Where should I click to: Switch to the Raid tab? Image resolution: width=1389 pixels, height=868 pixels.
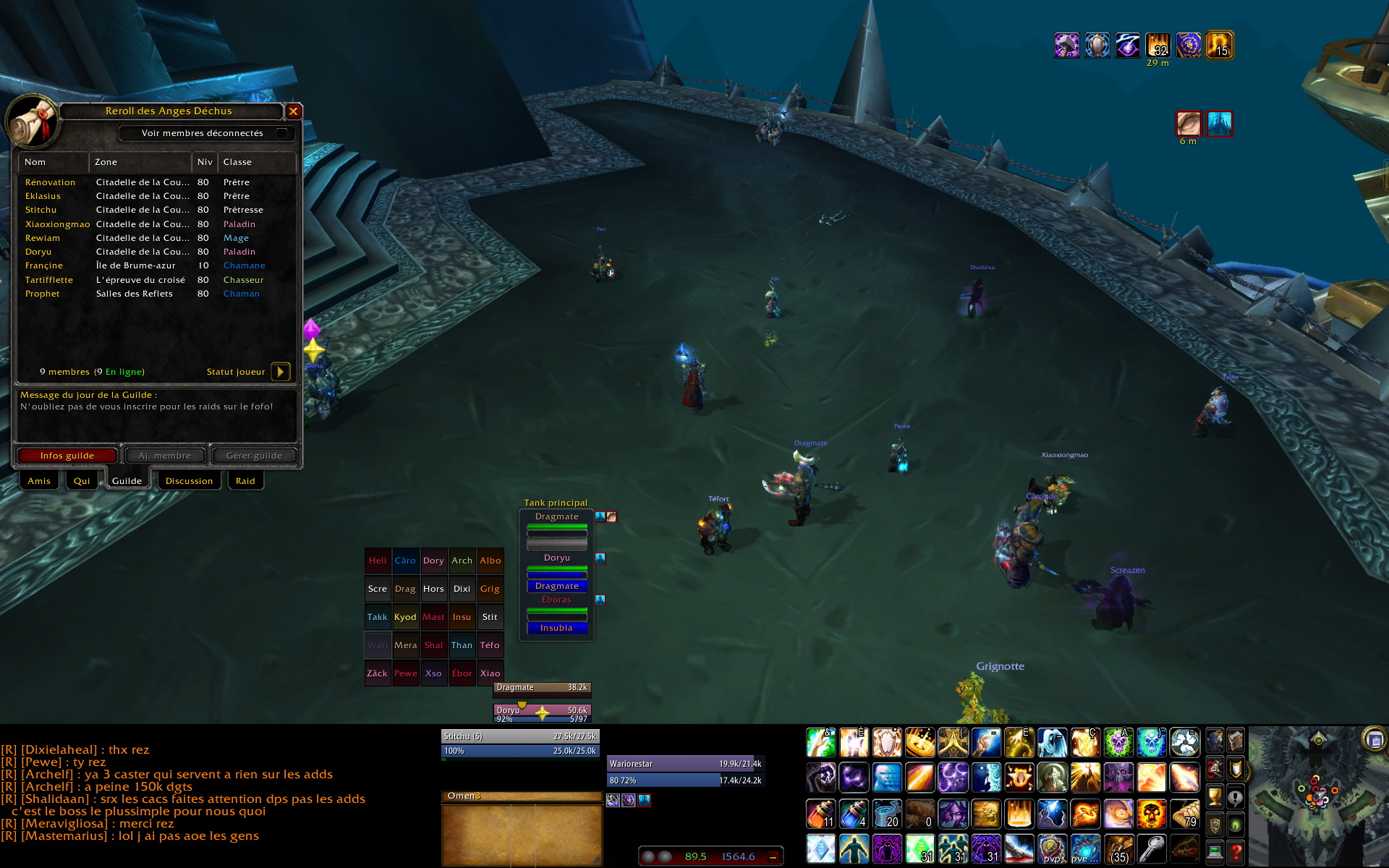pyautogui.click(x=245, y=481)
